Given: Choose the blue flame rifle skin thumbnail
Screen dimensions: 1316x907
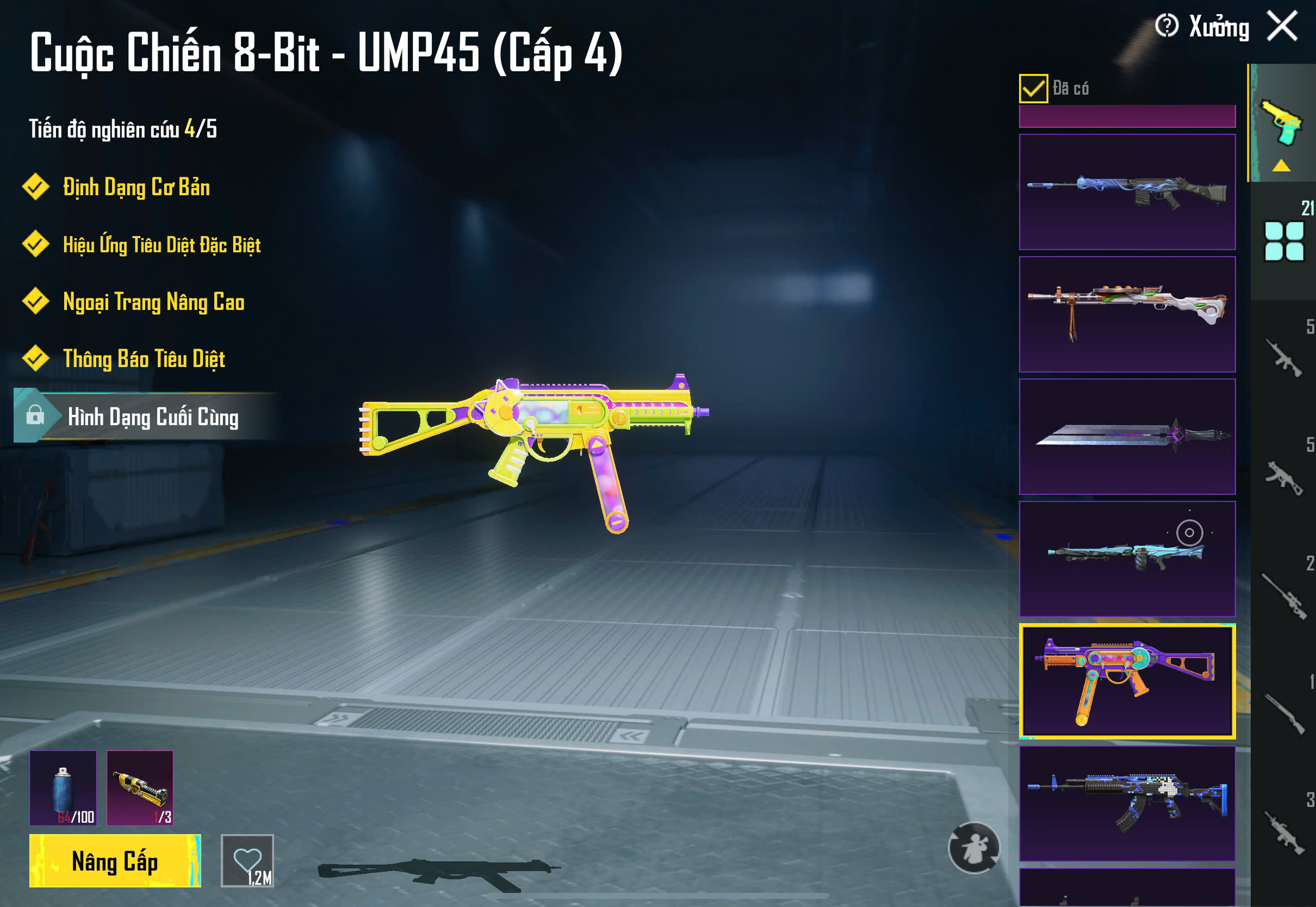Looking at the screenshot, I should tap(1127, 192).
